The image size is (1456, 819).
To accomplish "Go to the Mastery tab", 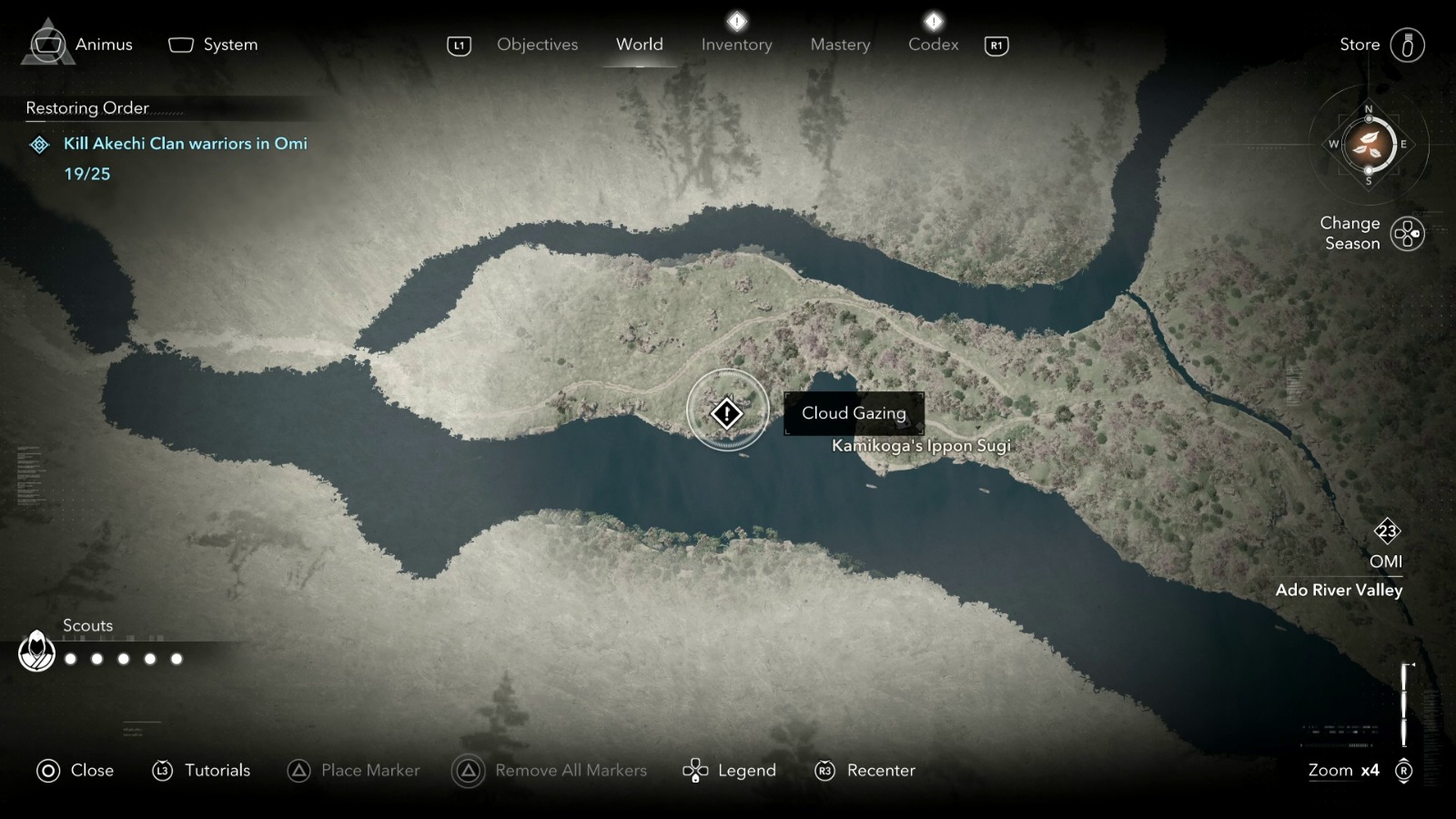I will (x=840, y=45).
